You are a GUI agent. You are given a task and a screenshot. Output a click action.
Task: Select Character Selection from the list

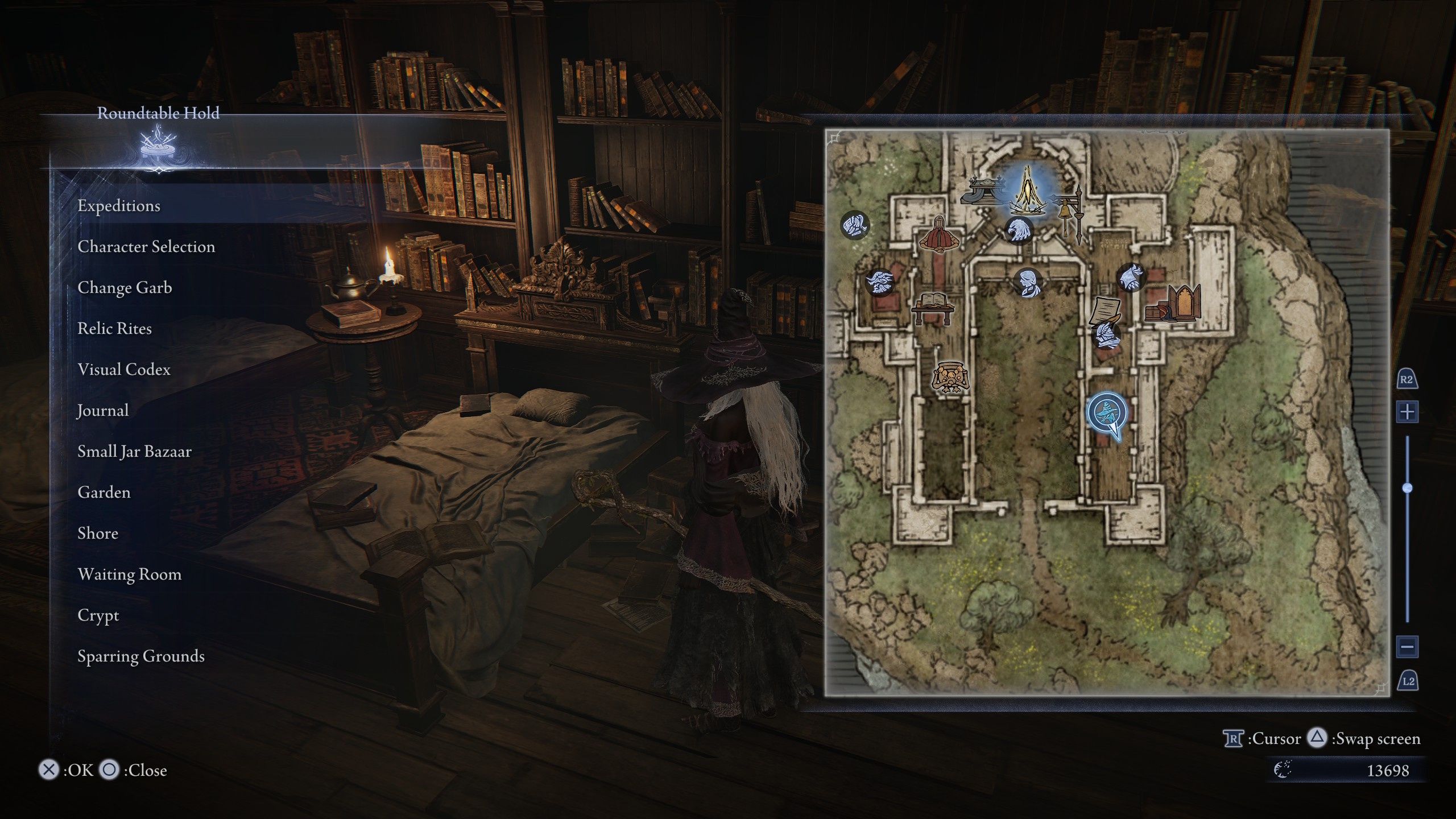click(147, 247)
